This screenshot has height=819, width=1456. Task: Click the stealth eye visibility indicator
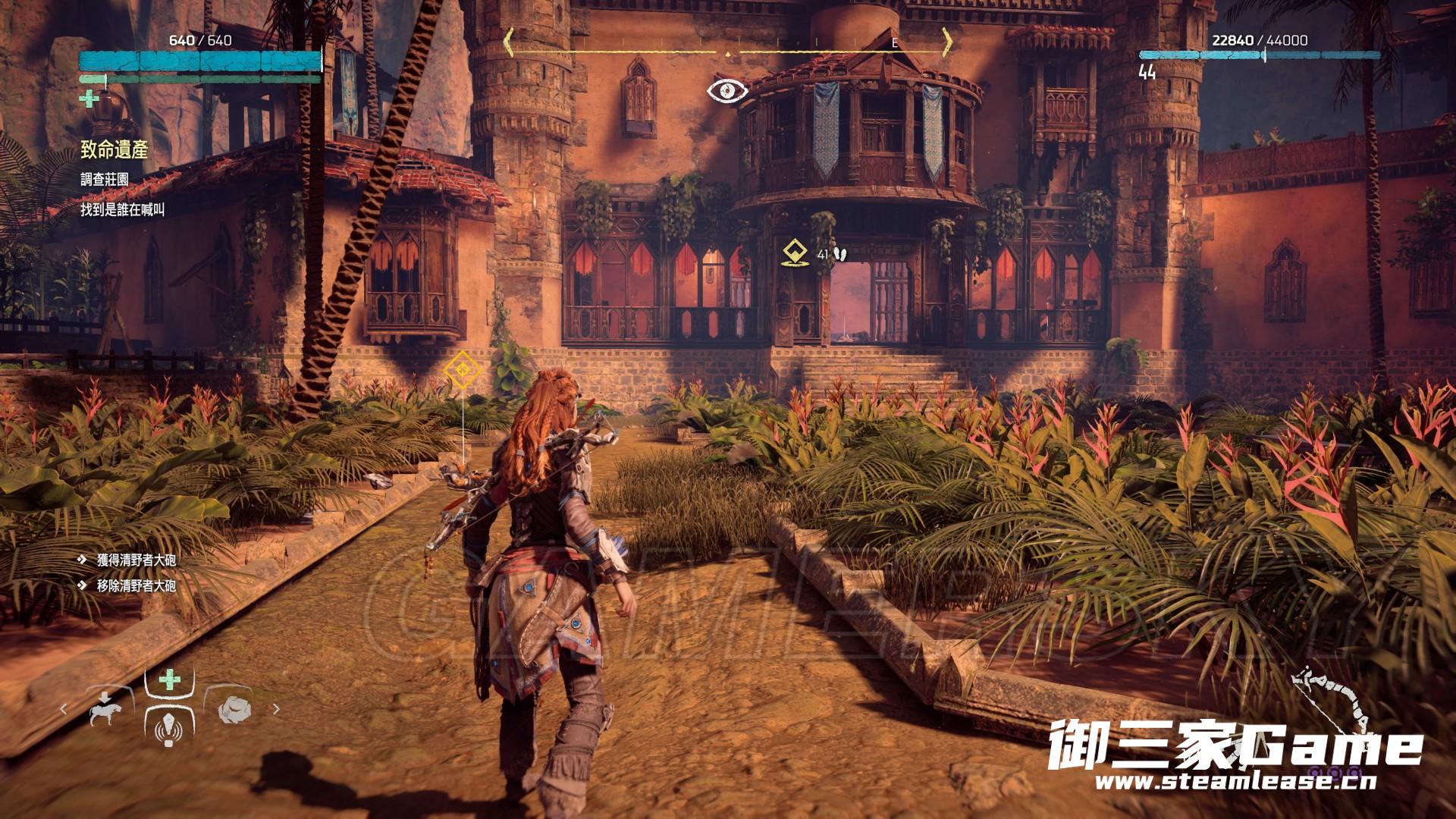click(x=727, y=92)
